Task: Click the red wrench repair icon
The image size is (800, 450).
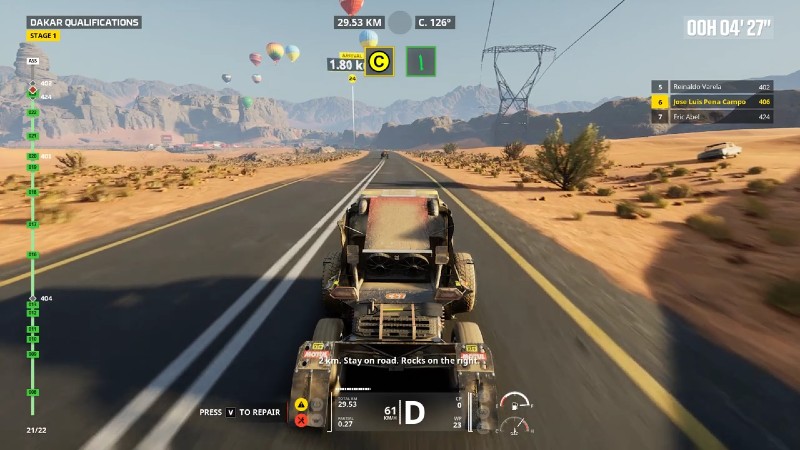Action: pyautogui.click(x=299, y=421)
